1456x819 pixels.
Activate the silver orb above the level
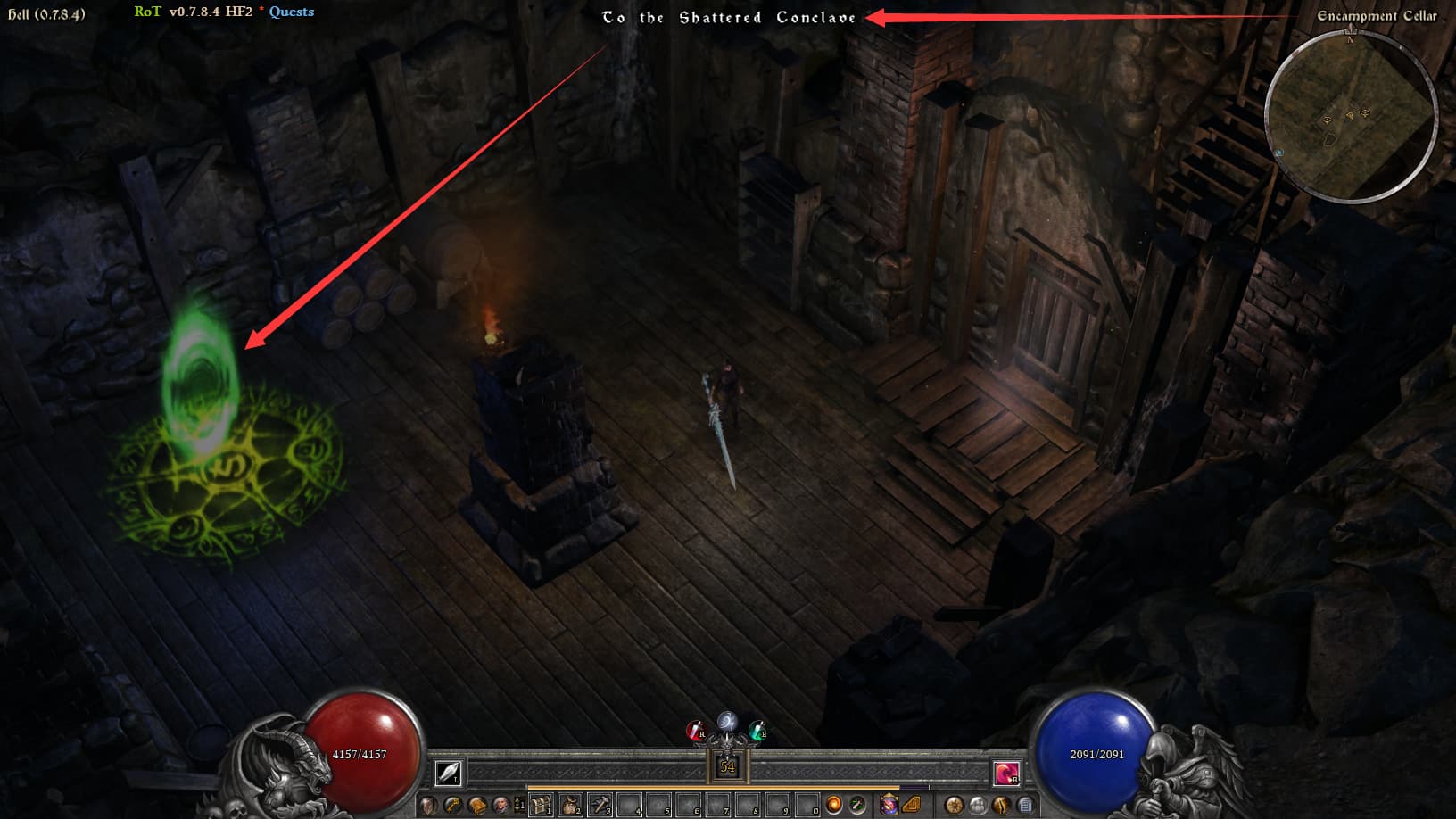pos(727,721)
